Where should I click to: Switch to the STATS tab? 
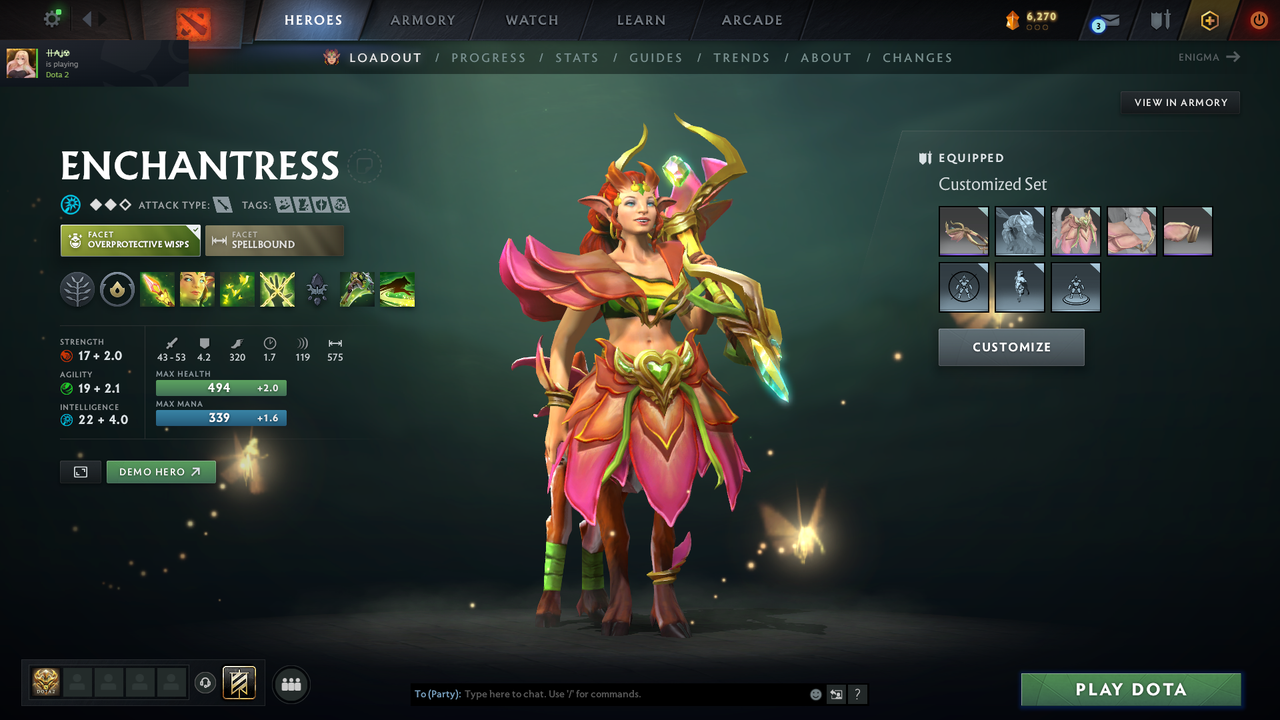coord(577,57)
